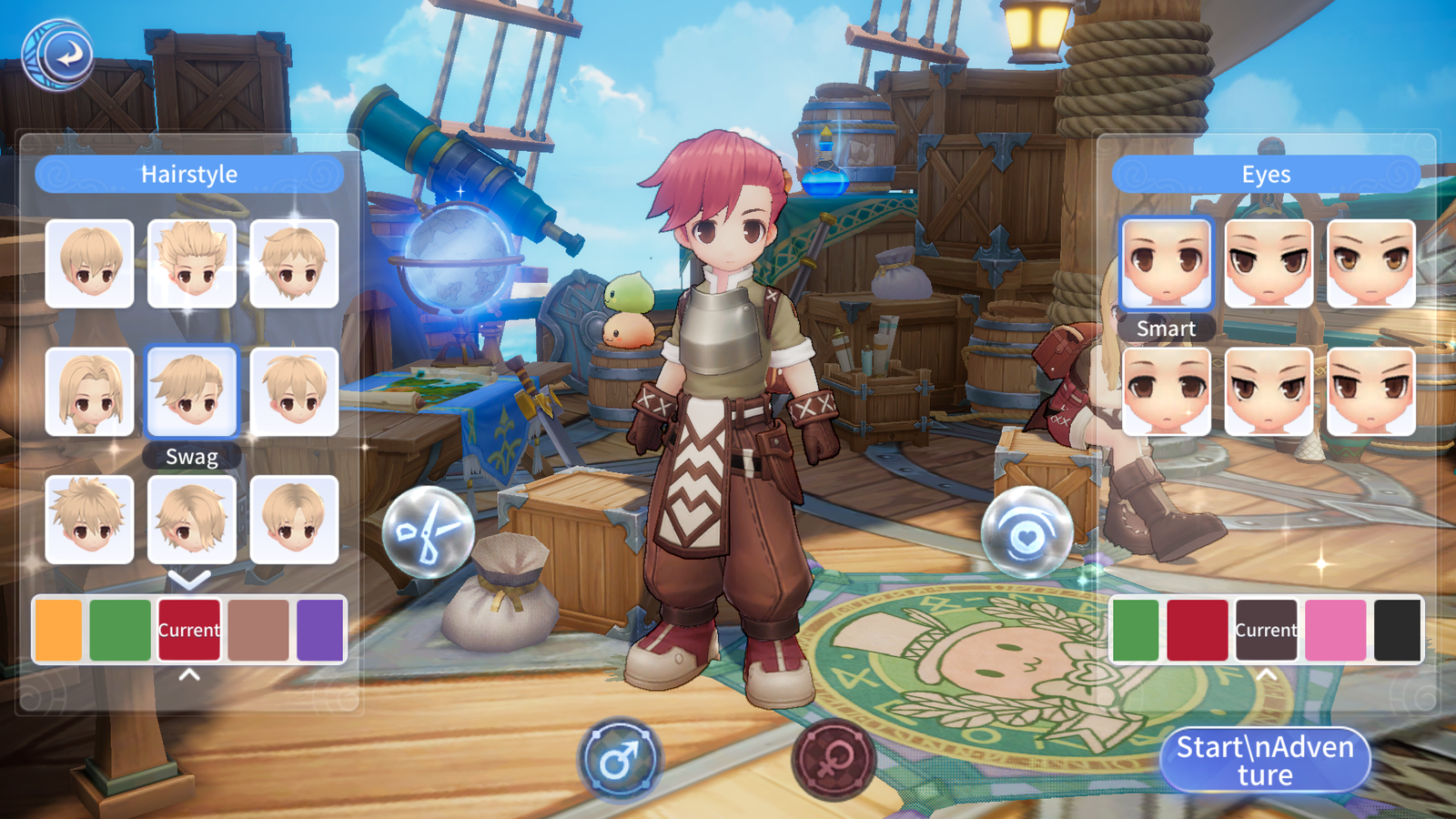Select the Swag hairstyle thumbnail
1456x819 pixels.
tap(192, 391)
